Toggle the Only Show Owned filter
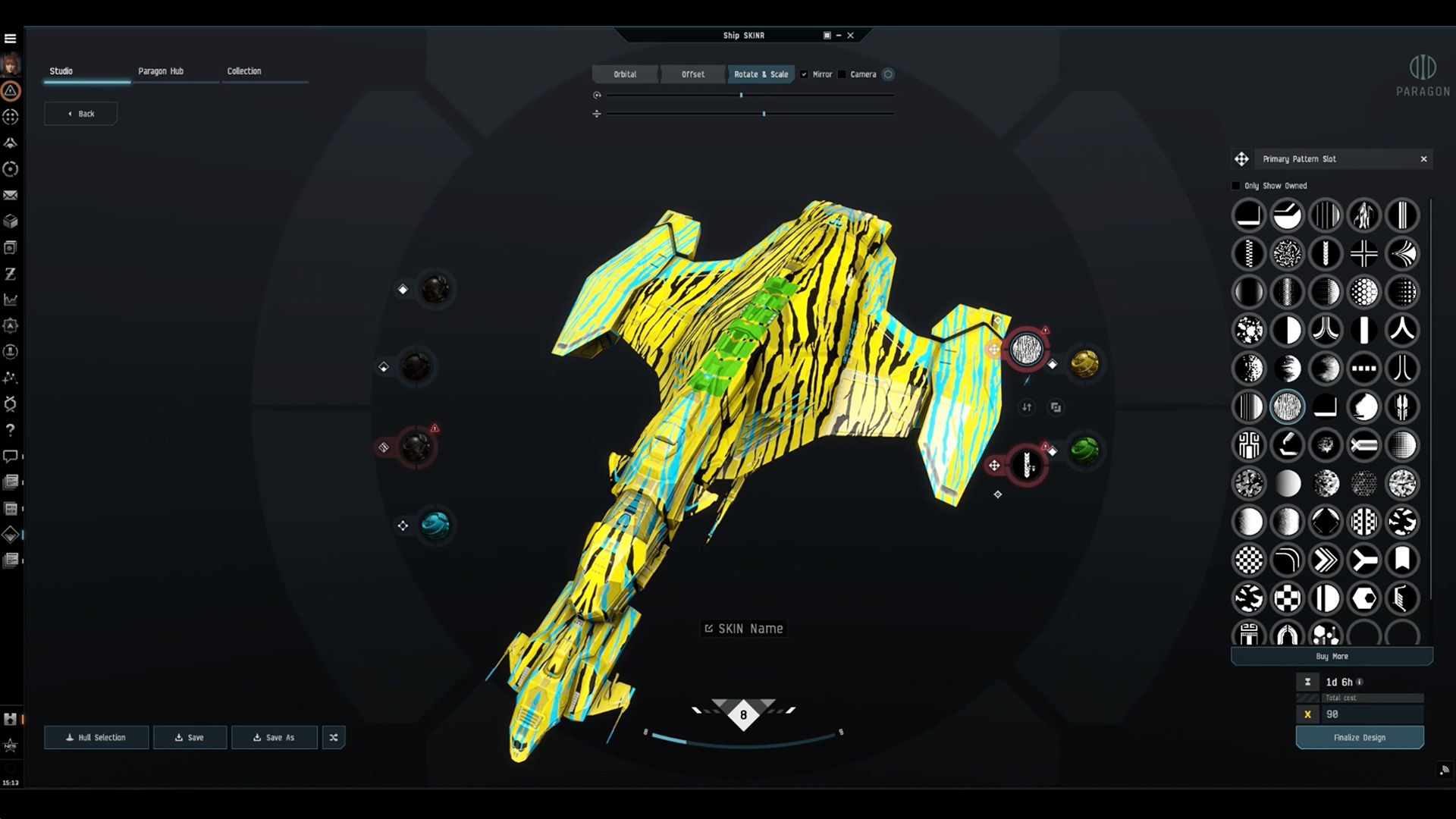The height and width of the screenshot is (819, 1456). [1236, 185]
